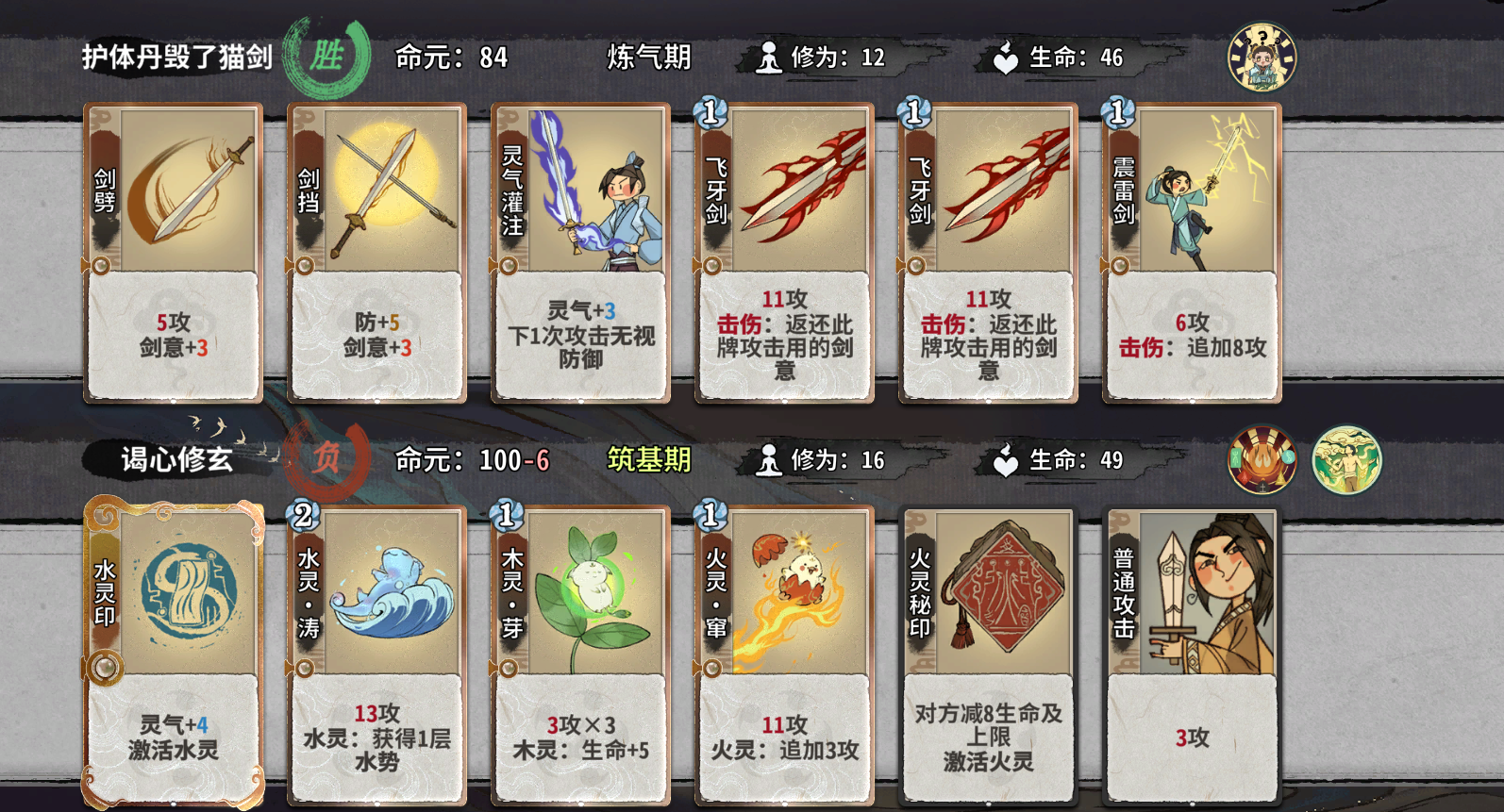This screenshot has height=812, width=1504.
Task: Click the 修为 icon beside value 16
Action: pos(769,461)
